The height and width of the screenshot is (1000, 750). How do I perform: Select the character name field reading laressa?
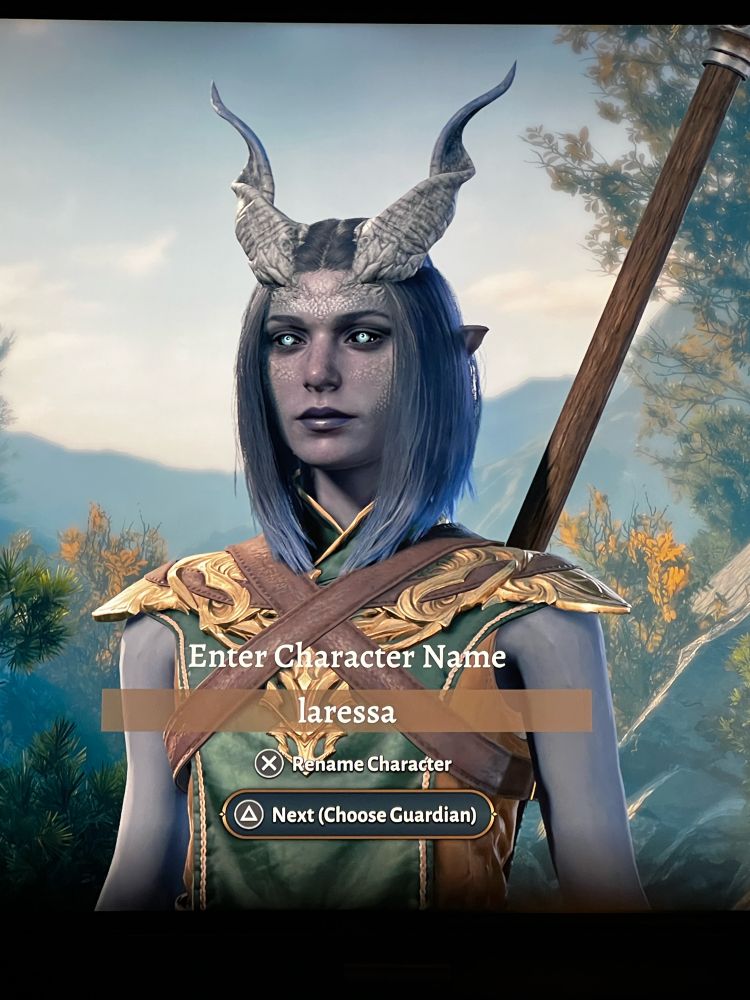coord(346,710)
